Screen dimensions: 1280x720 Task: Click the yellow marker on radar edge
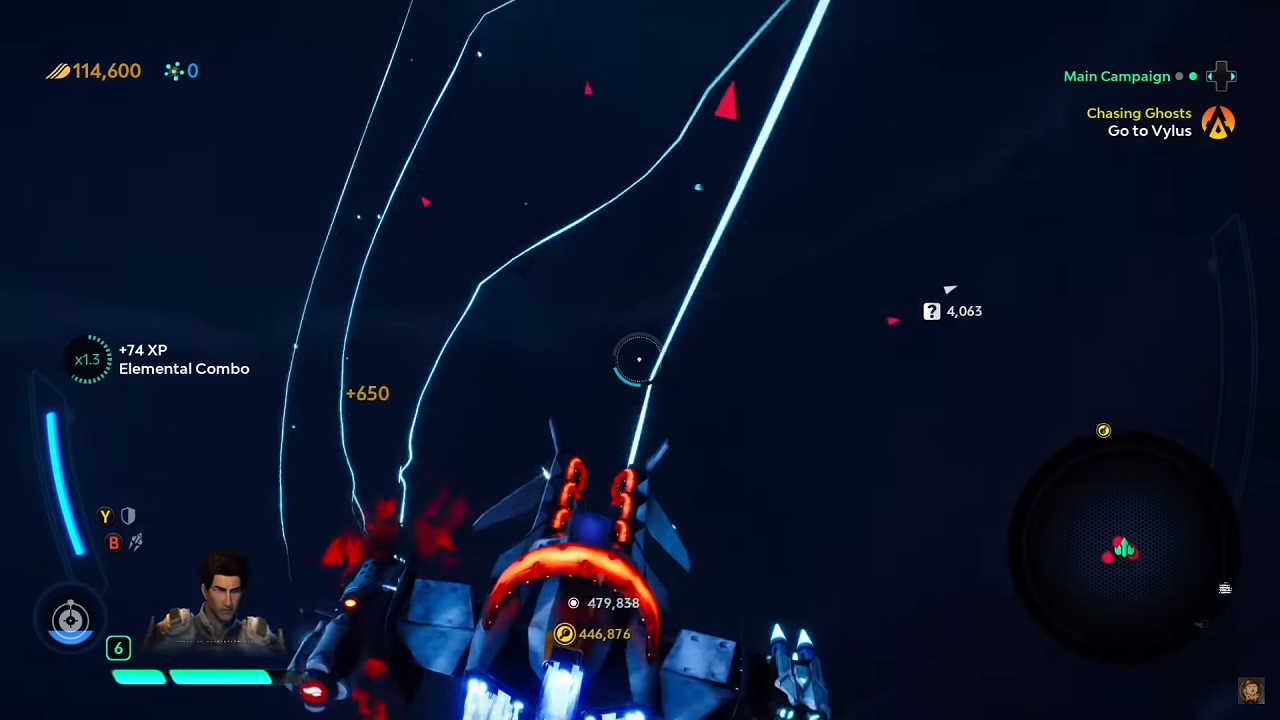[1103, 430]
